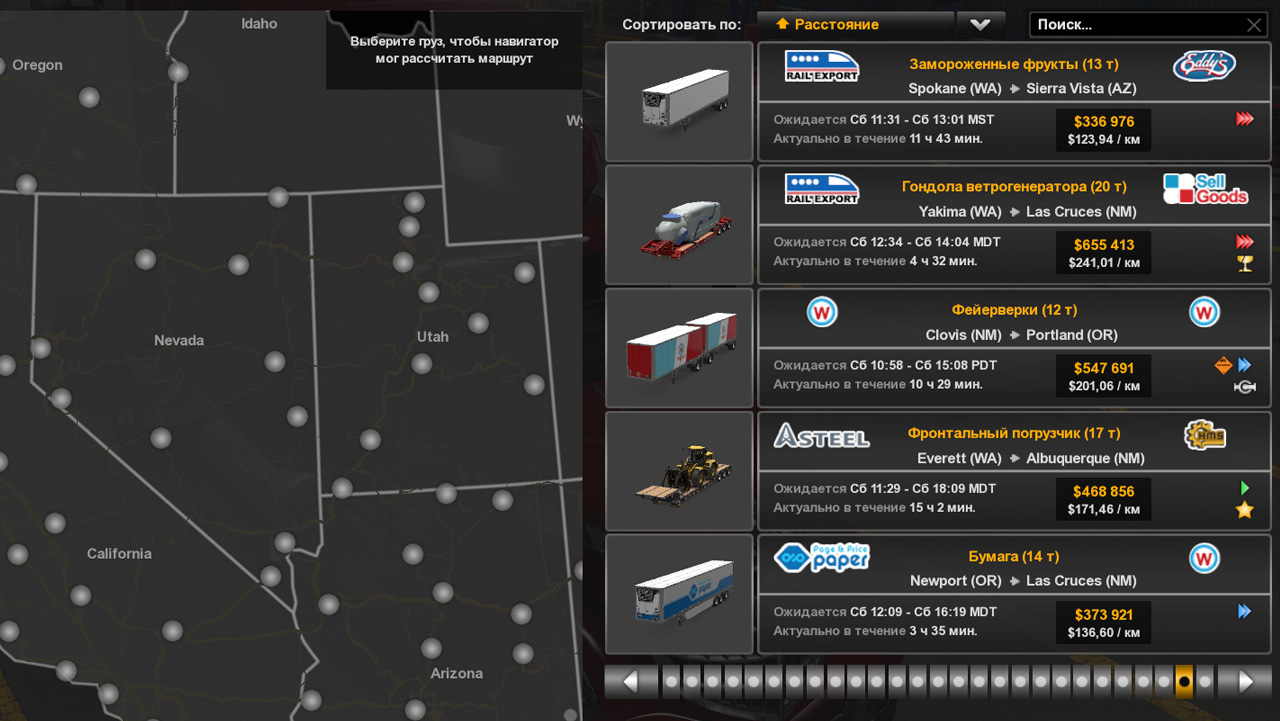Click the Rail Export company logo on the frozen fruit offer

[821, 66]
